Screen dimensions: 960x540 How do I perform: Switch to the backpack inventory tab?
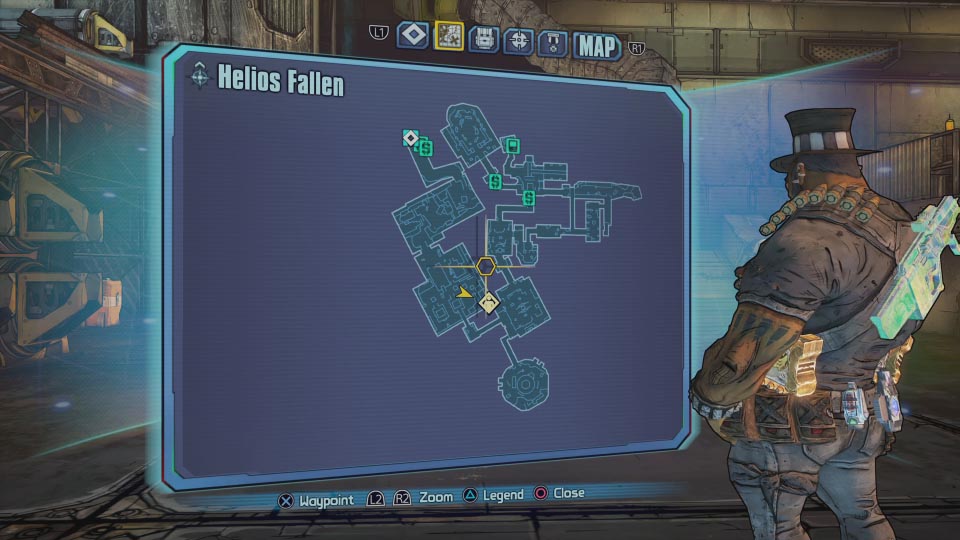(x=484, y=39)
